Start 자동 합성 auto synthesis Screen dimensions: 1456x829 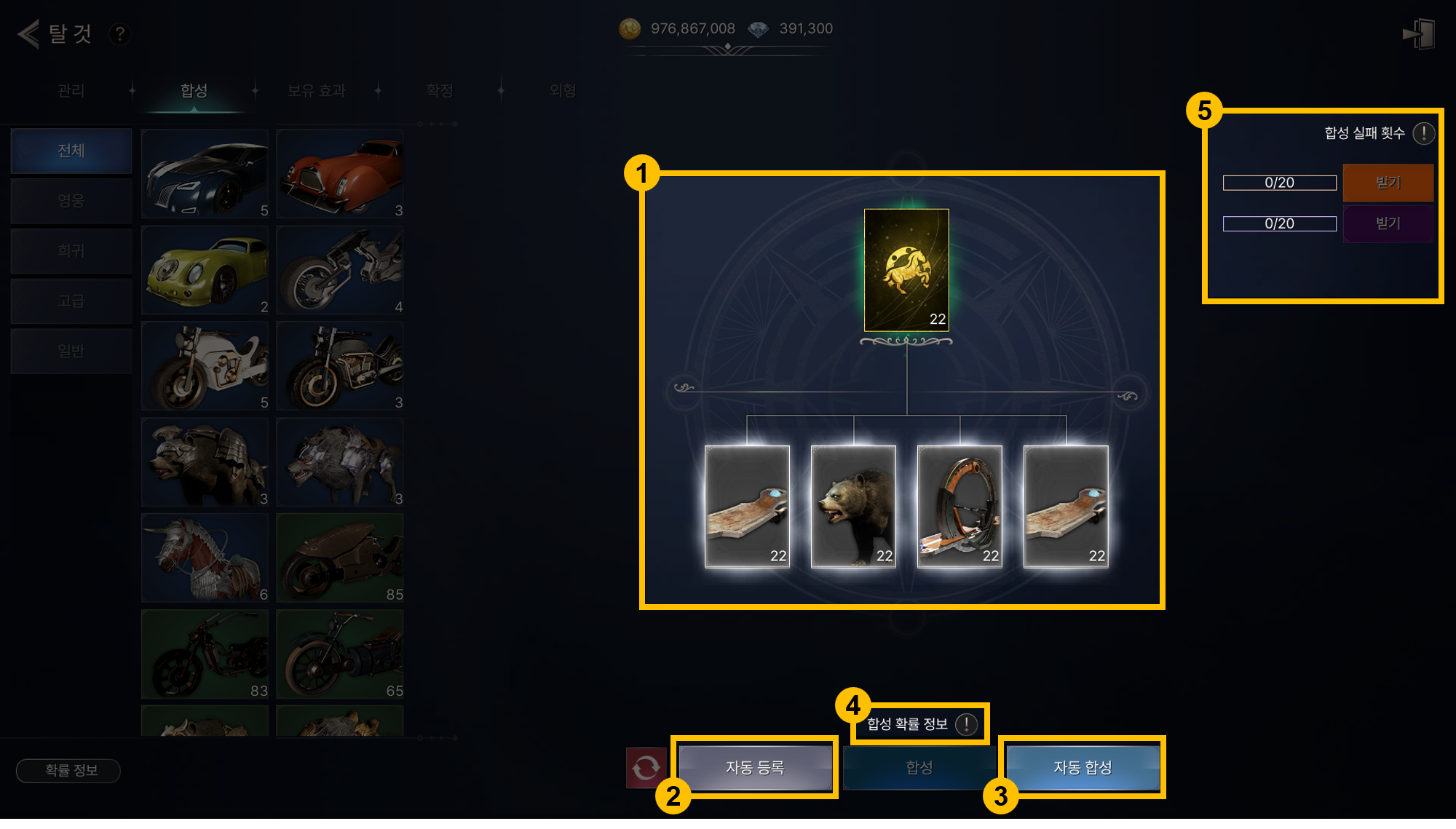pos(1083,767)
